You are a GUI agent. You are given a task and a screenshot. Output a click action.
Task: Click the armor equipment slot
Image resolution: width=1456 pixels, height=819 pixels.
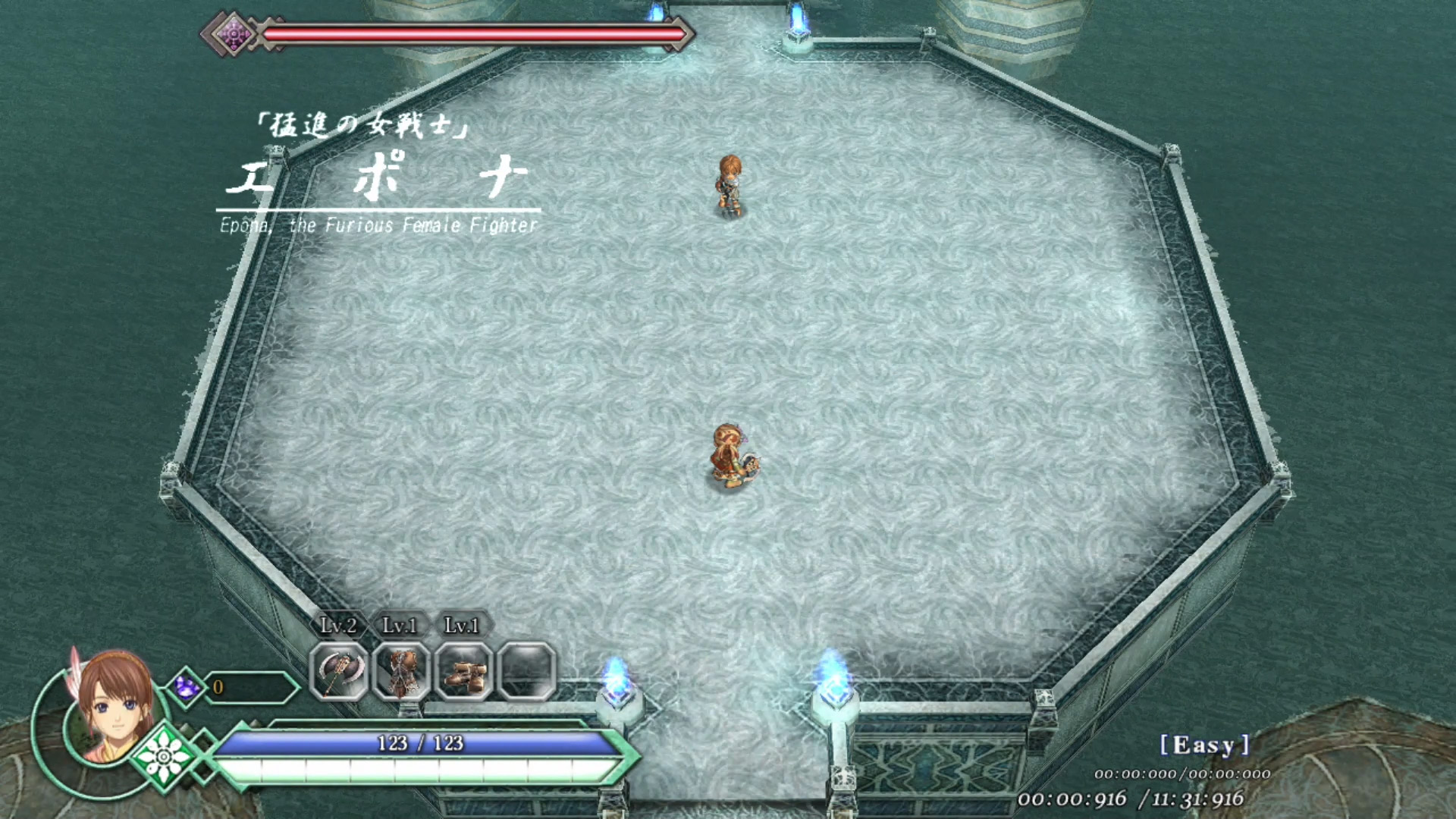tap(401, 672)
